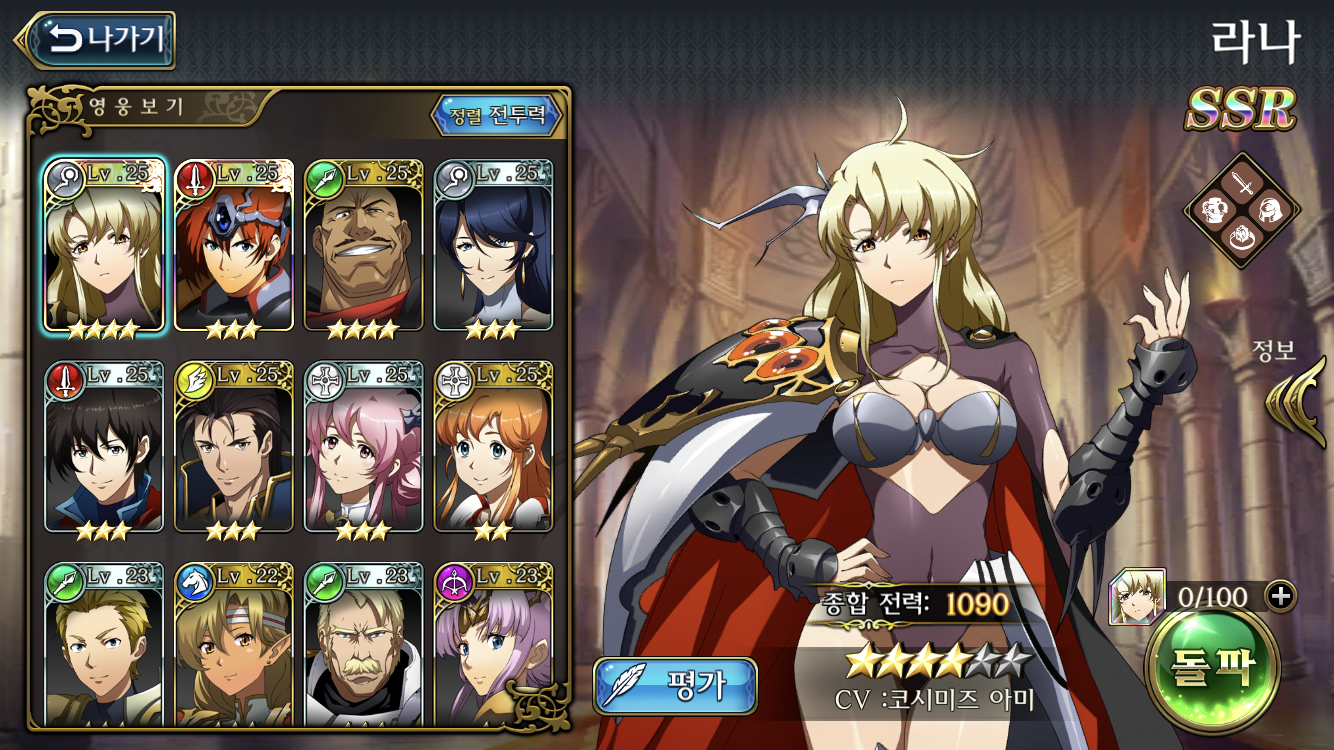The image size is (1334, 750).
Task: Select the dark blue-haired mage portrait
Action: (x=494, y=246)
